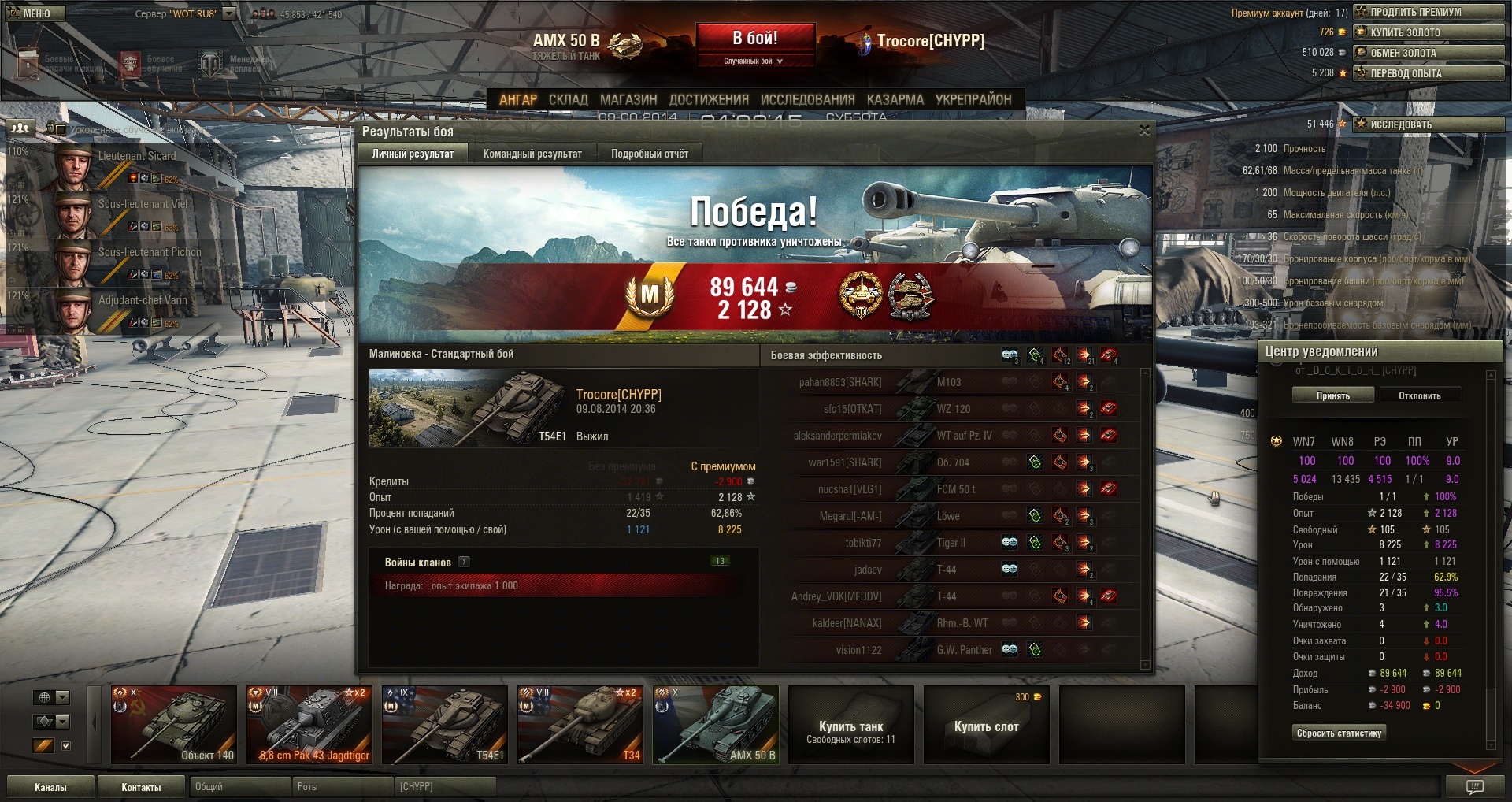Viewport: 1512px width, 802px height.
Task: Decline the invitation with Отклонить
Action: click(1419, 395)
